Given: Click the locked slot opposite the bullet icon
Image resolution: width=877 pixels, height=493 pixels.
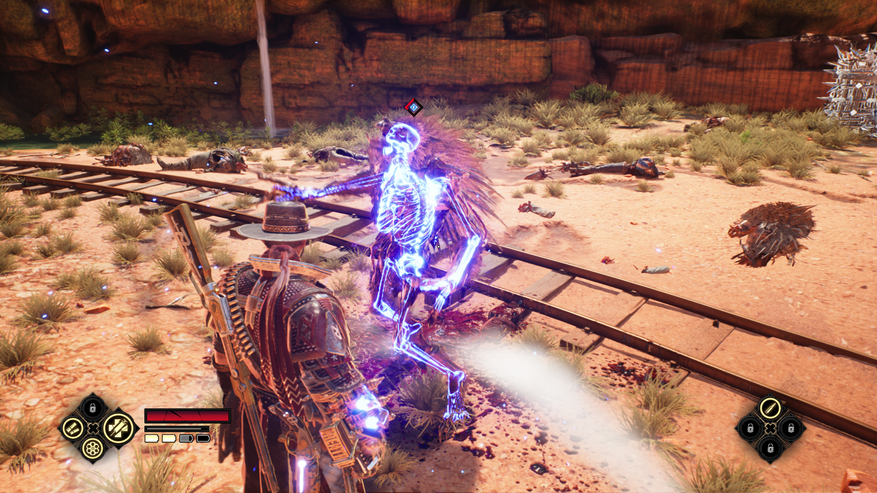Looking at the screenshot, I should point(769,449).
